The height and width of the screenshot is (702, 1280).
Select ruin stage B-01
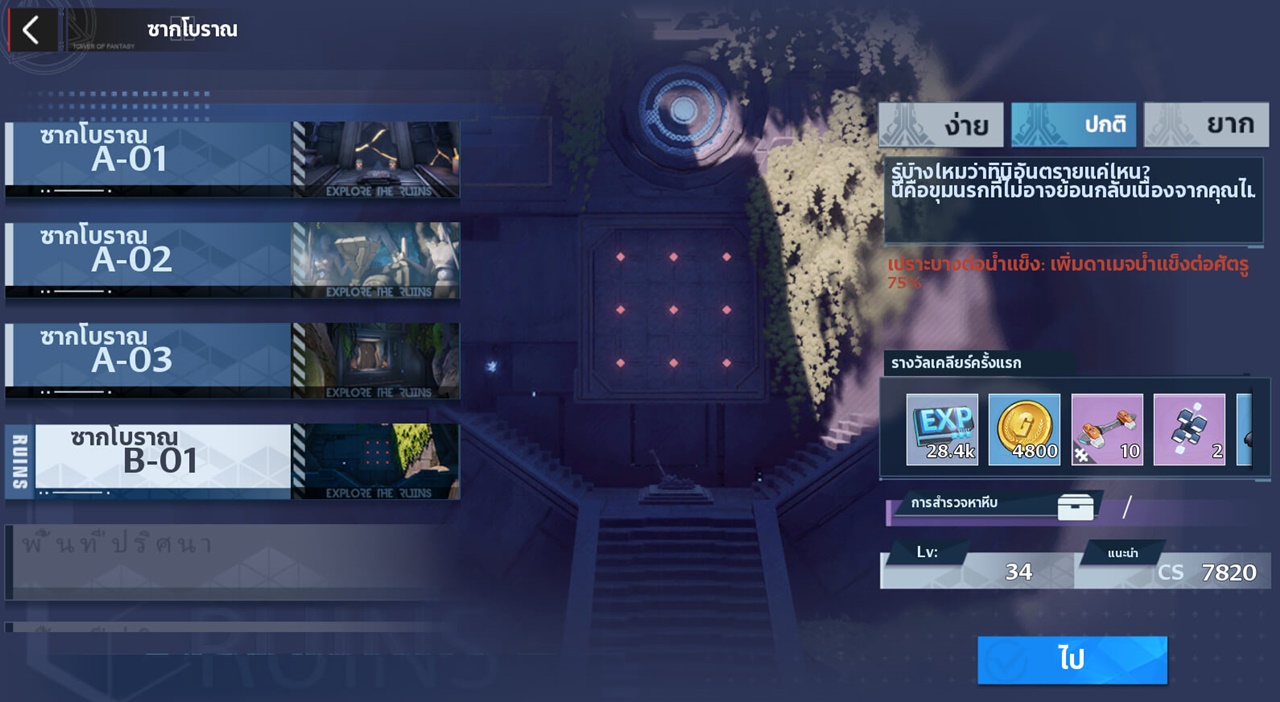(x=232, y=461)
